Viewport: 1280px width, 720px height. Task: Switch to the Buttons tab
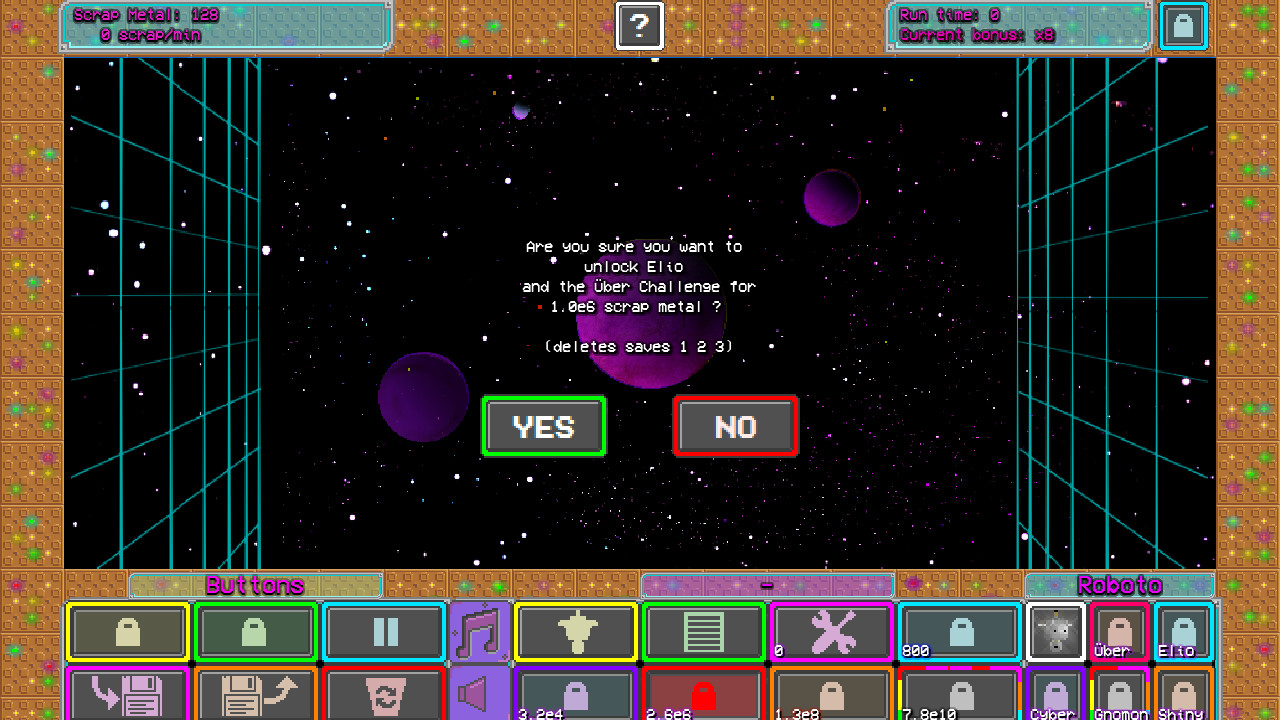click(255, 585)
